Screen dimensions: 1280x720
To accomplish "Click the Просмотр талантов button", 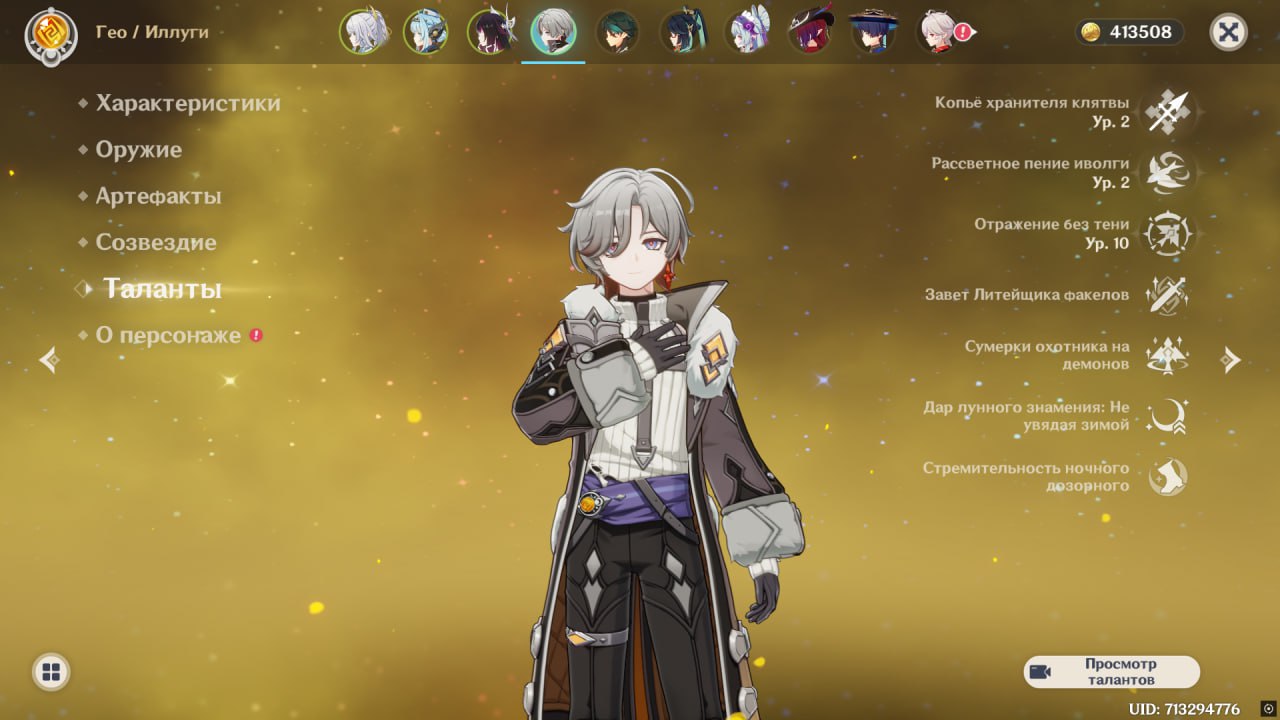I will pos(1111,672).
